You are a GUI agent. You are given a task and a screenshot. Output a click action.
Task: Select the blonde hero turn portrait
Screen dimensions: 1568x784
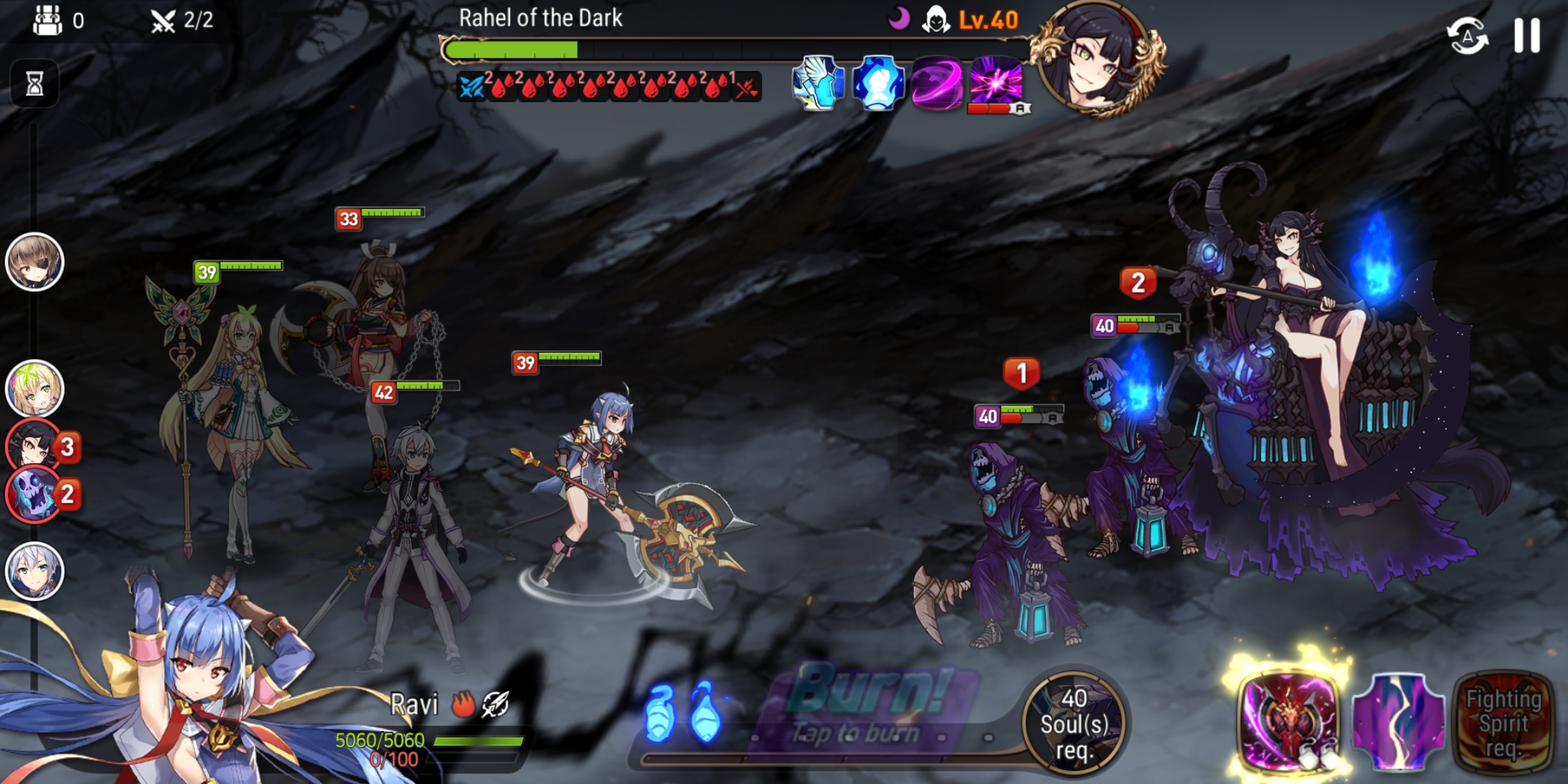(34, 389)
